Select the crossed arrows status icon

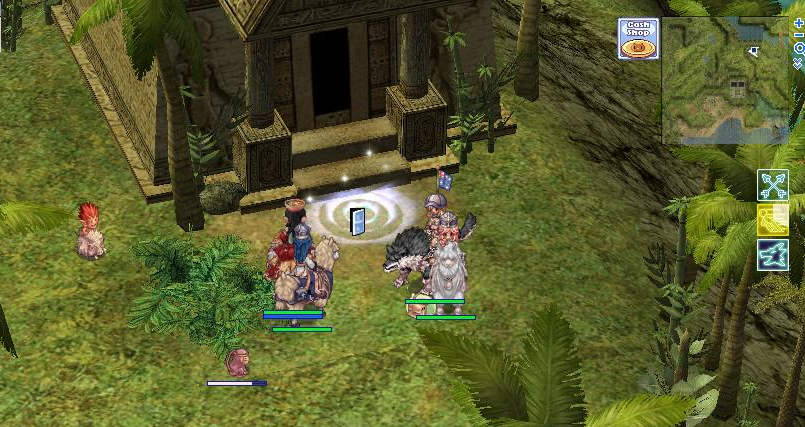pyautogui.click(x=773, y=185)
